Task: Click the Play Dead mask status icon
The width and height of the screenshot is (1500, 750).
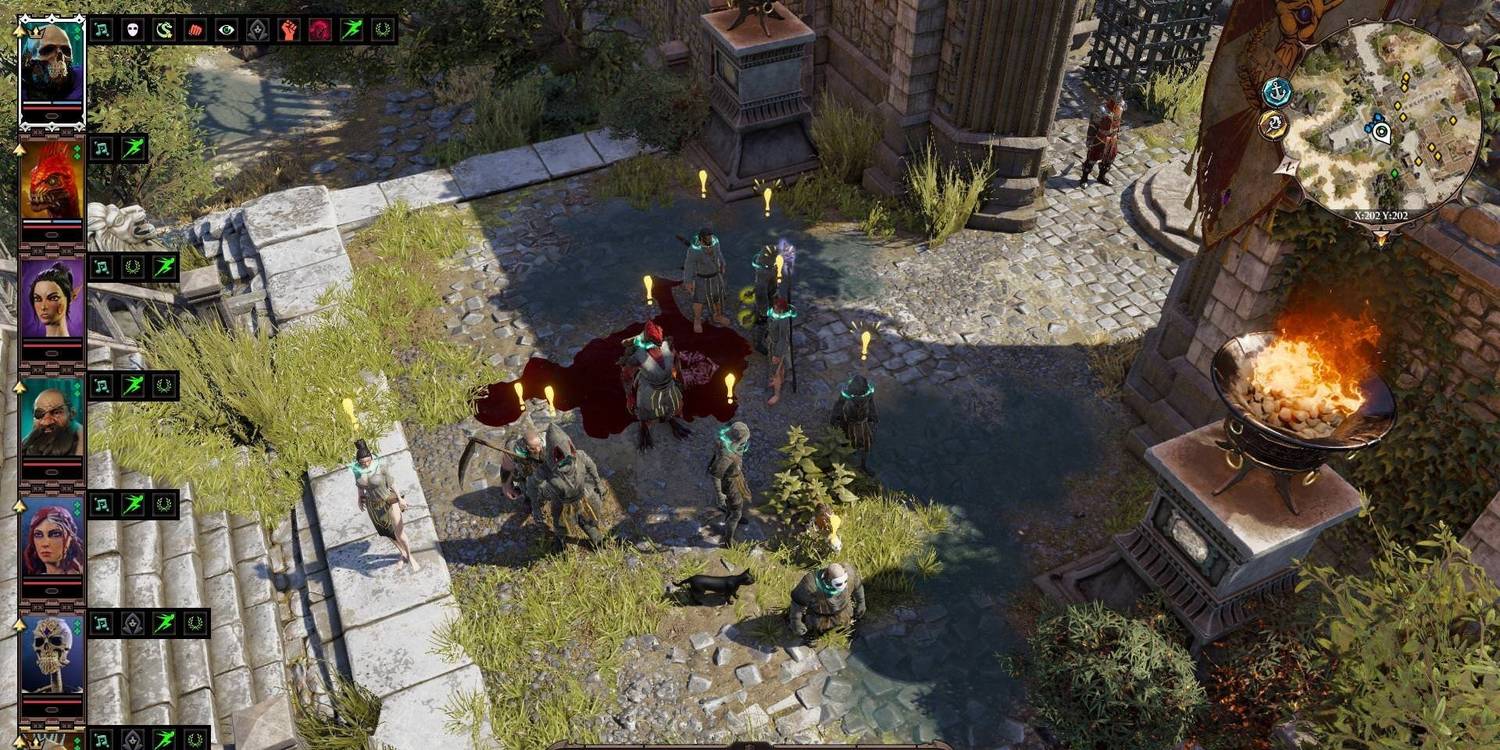Action: click(x=132, y=28)
